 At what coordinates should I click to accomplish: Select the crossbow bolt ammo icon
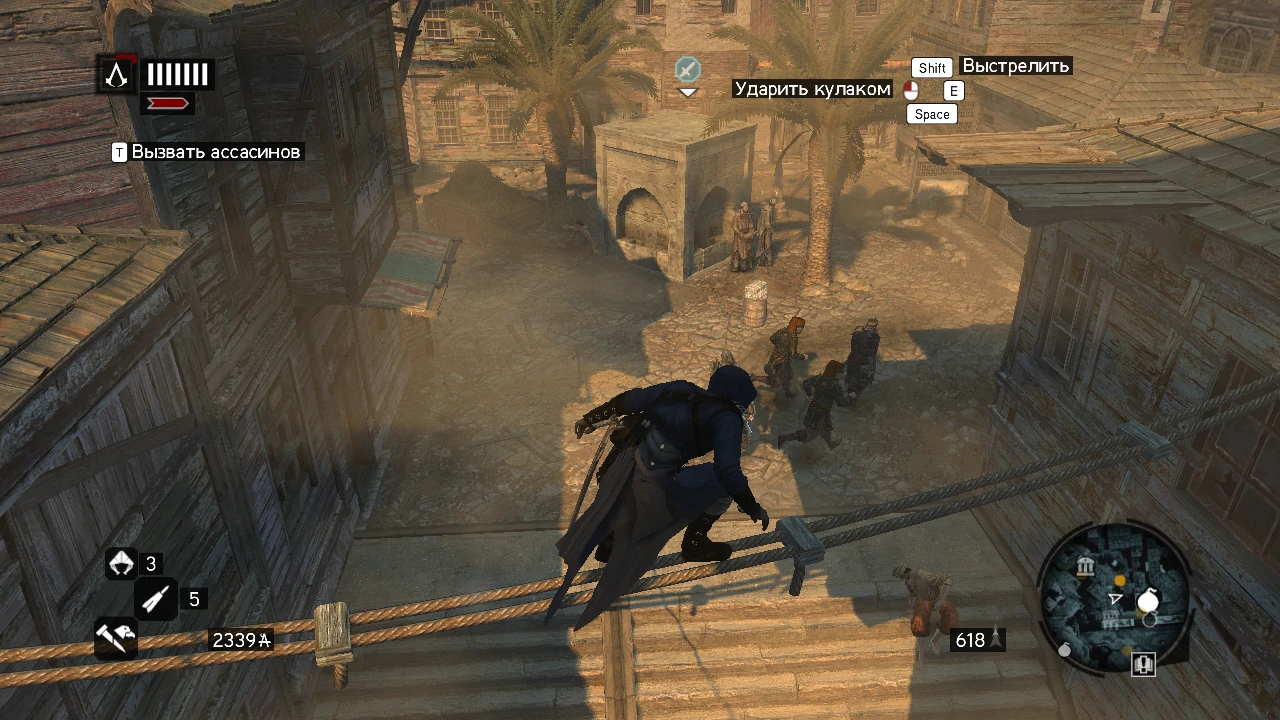157,598
